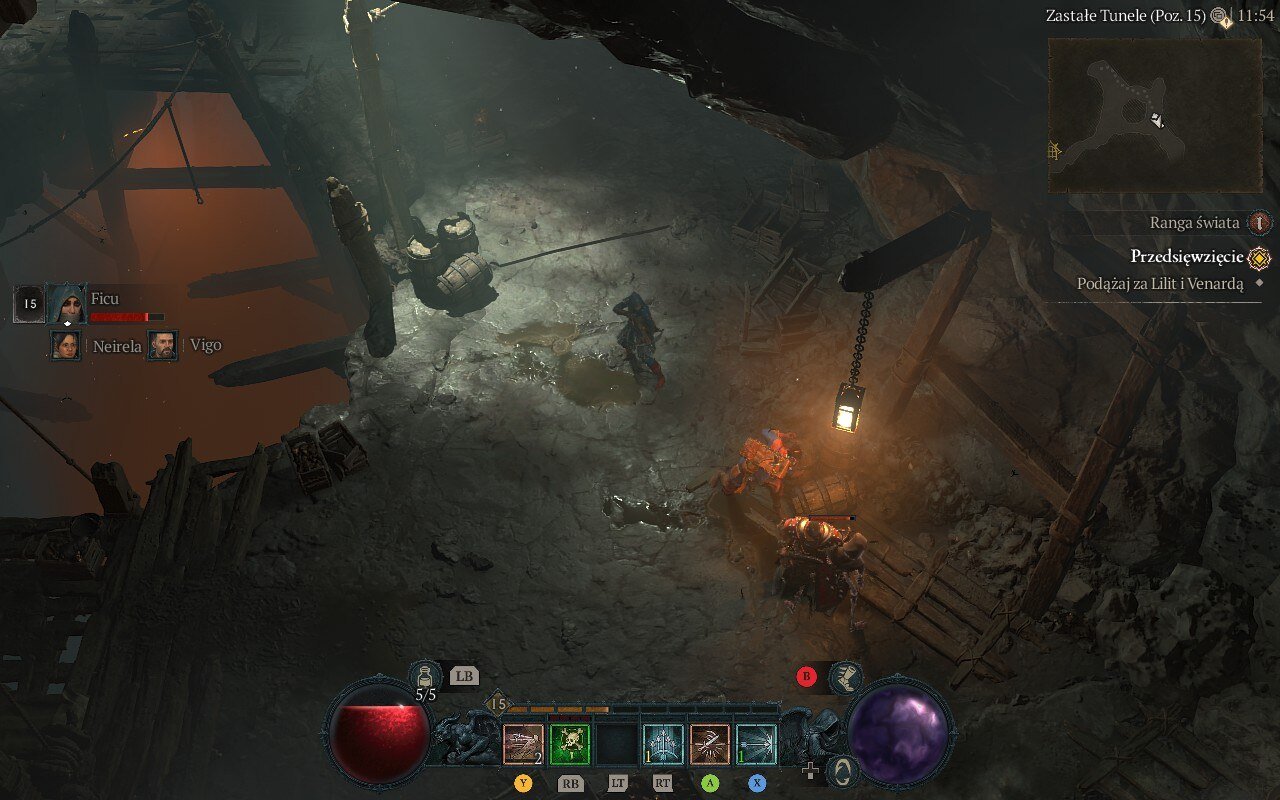Use the healing potion icon
Image resolution: width=1280 pixels, height=800 pixels.
pos(425,675)
